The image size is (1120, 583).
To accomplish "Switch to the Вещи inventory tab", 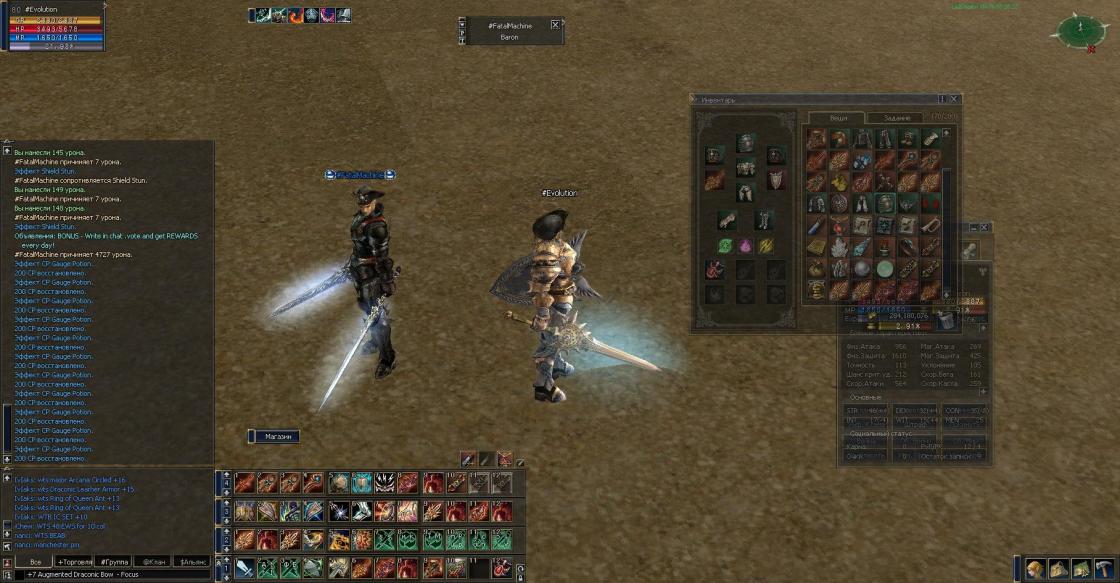I will (838, 117).
